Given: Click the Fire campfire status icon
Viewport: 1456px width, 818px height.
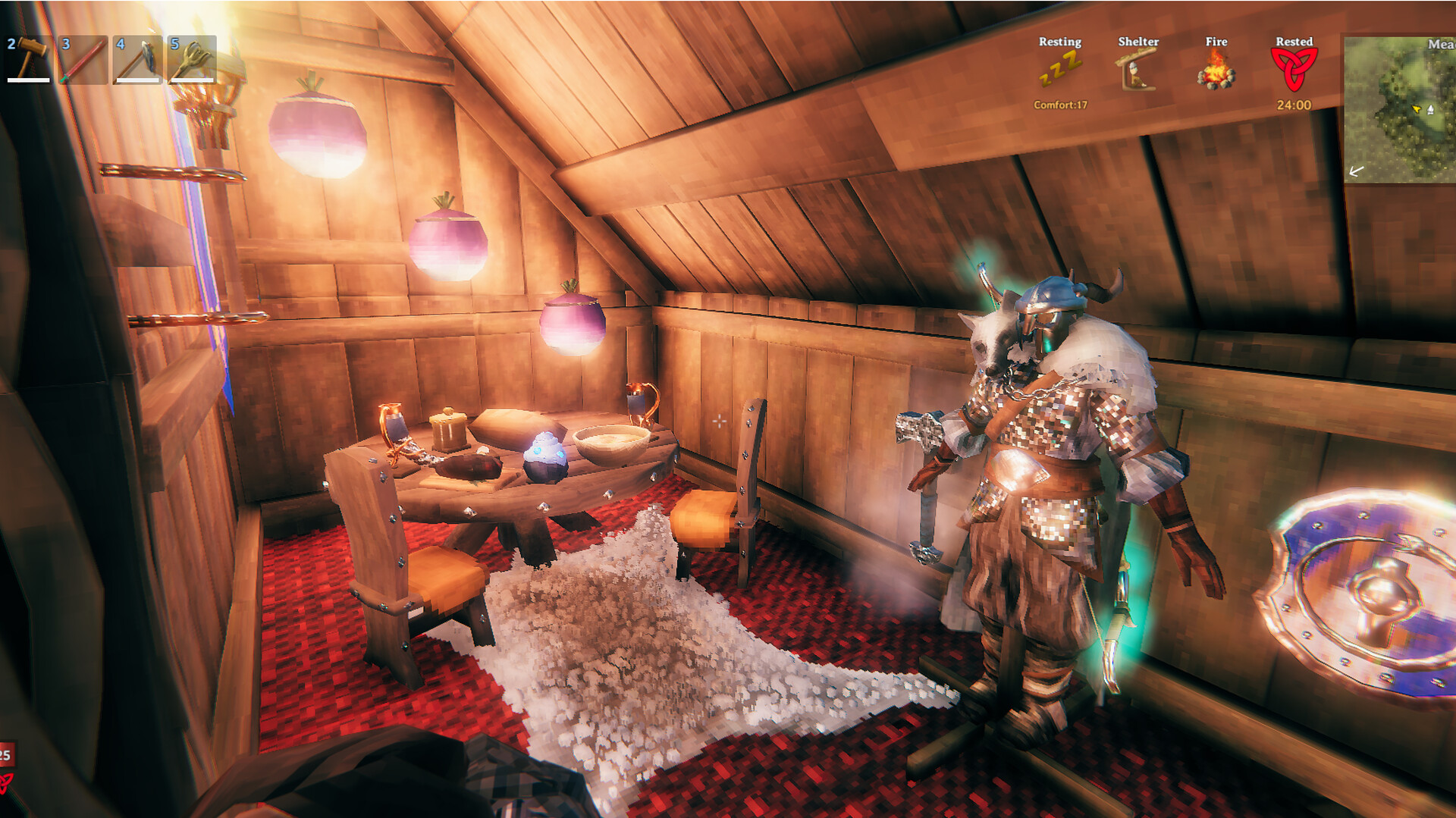Looking at the screenshot, I should point(1215,72).
